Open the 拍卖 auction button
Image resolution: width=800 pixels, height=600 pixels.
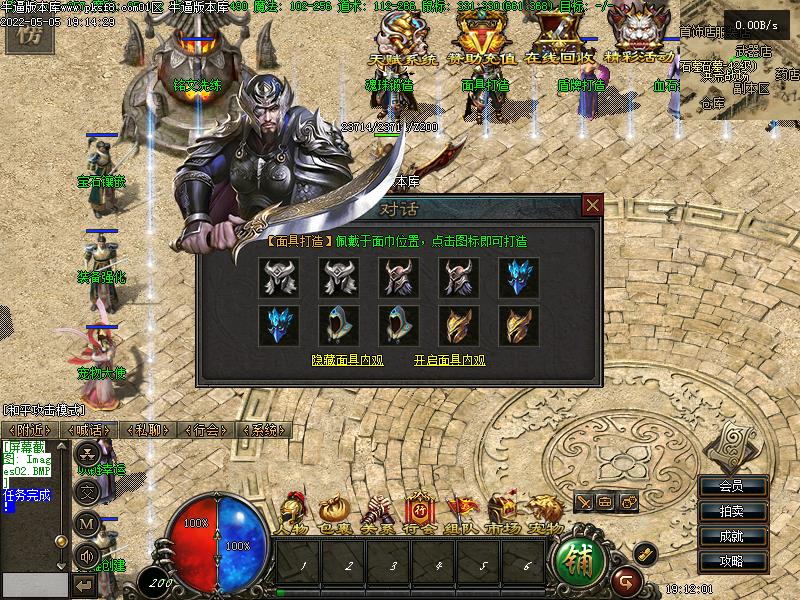[732, 511]
